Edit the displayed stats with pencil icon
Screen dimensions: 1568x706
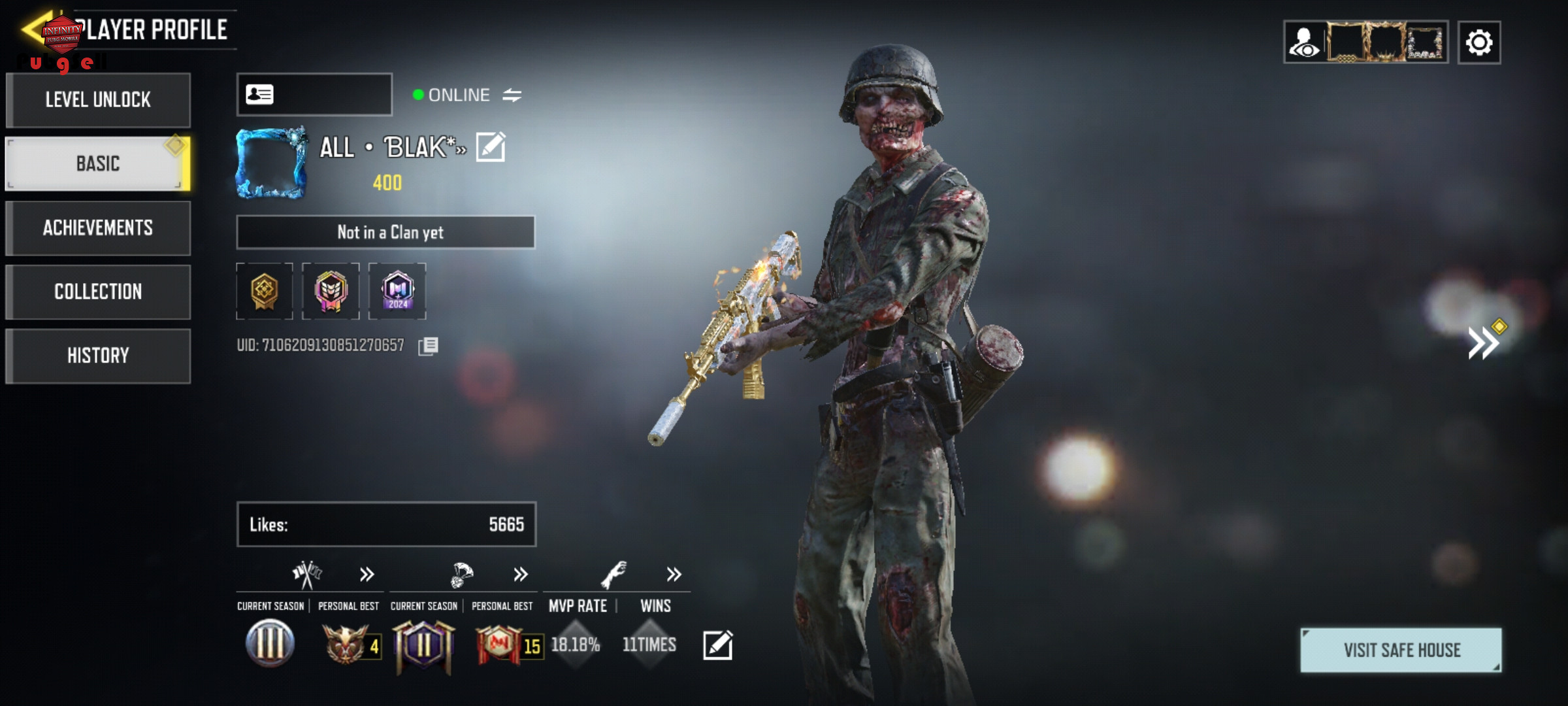click(x=717, y=645)
